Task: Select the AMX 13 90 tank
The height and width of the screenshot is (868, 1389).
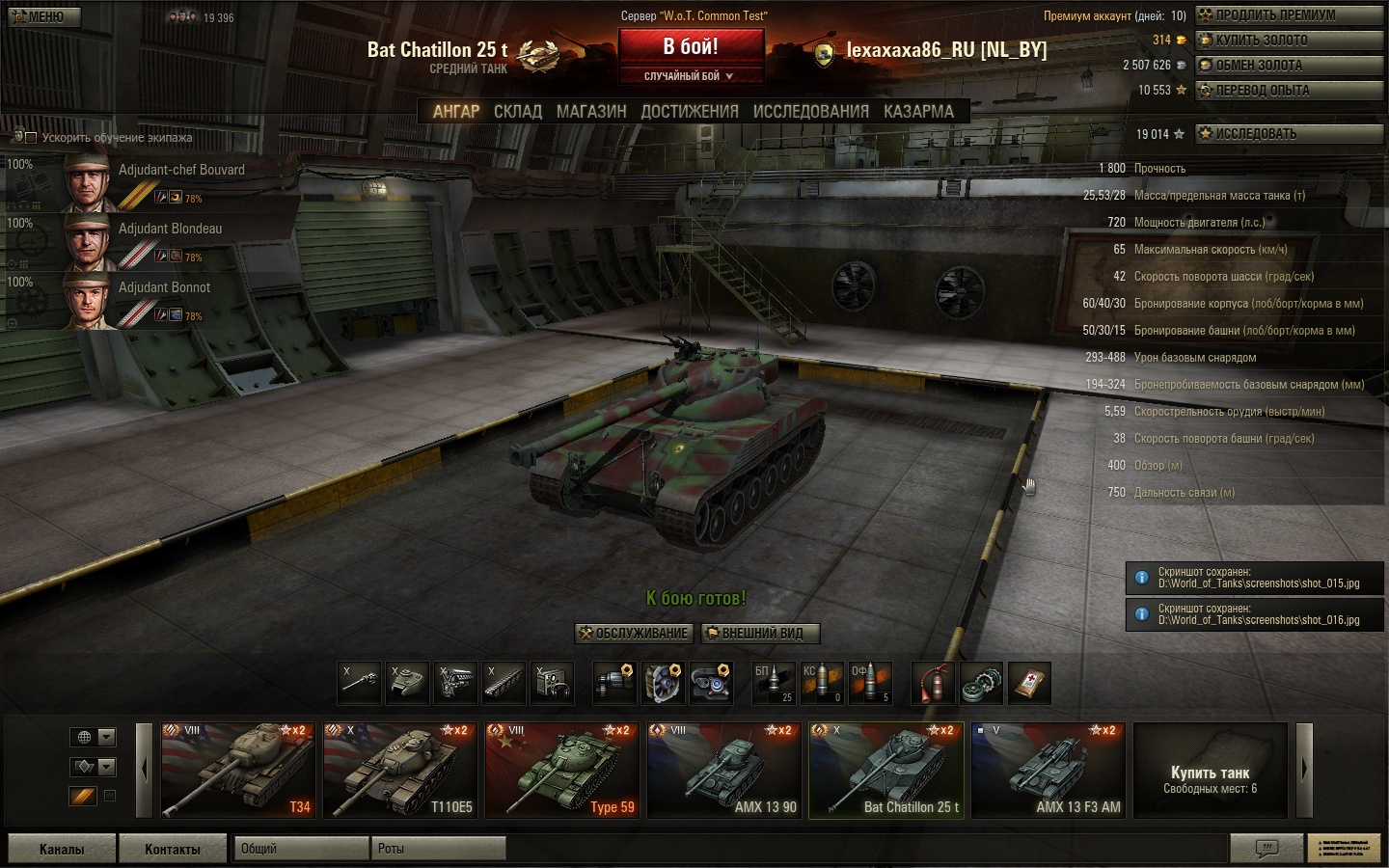Action: click(x=724, y=771)
